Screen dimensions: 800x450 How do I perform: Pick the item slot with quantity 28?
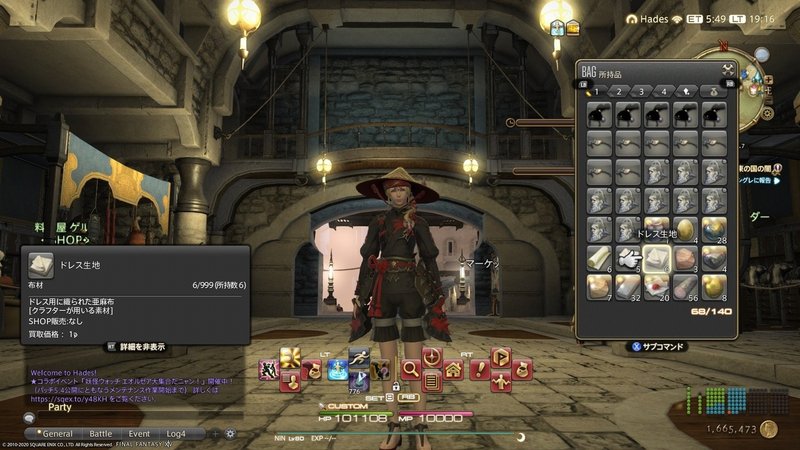point(714,231)
